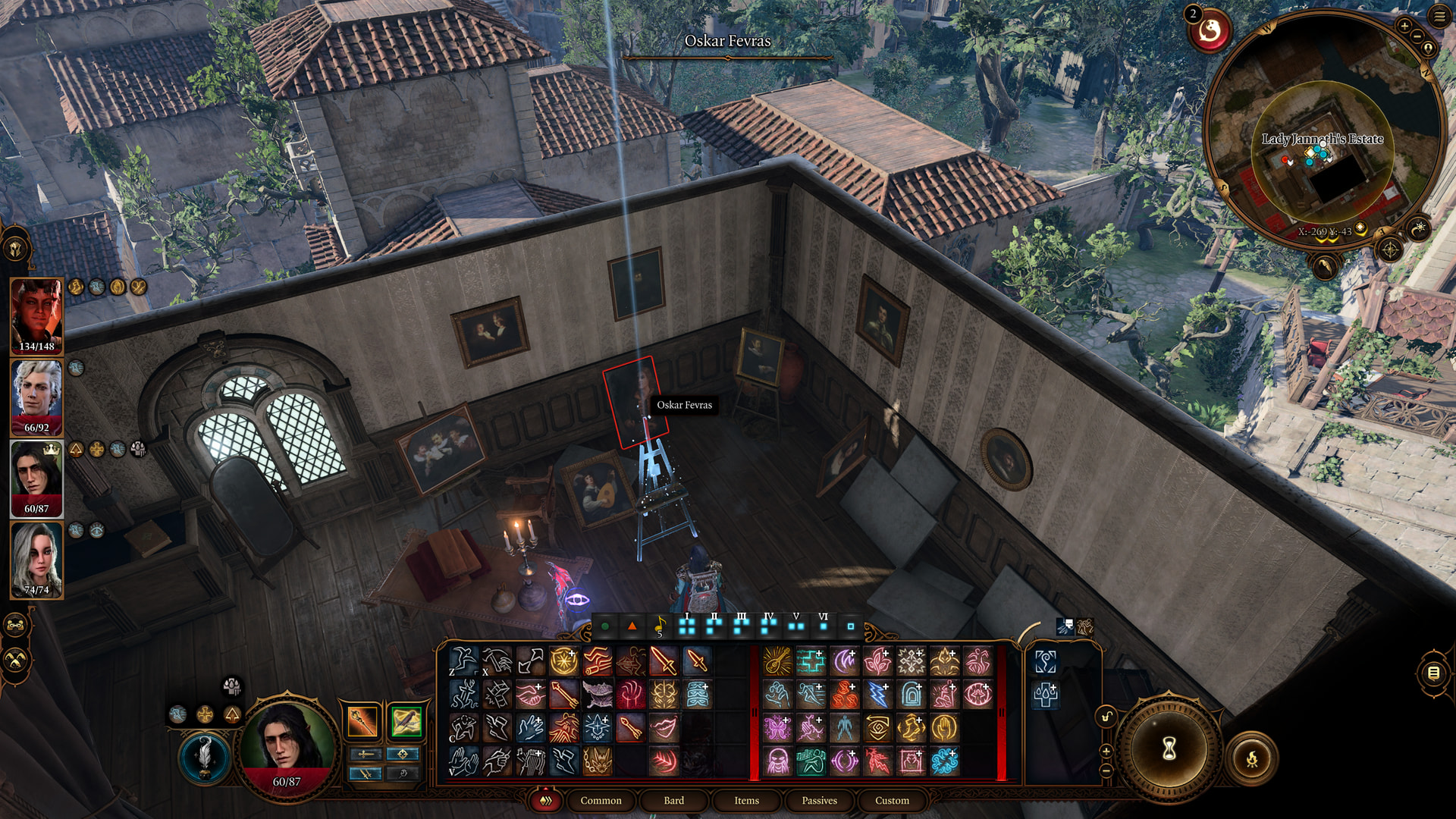Select the white-haired elf portrait with 66/92 HP
The height and width of the screenshot is (819, 1456).
36,397
